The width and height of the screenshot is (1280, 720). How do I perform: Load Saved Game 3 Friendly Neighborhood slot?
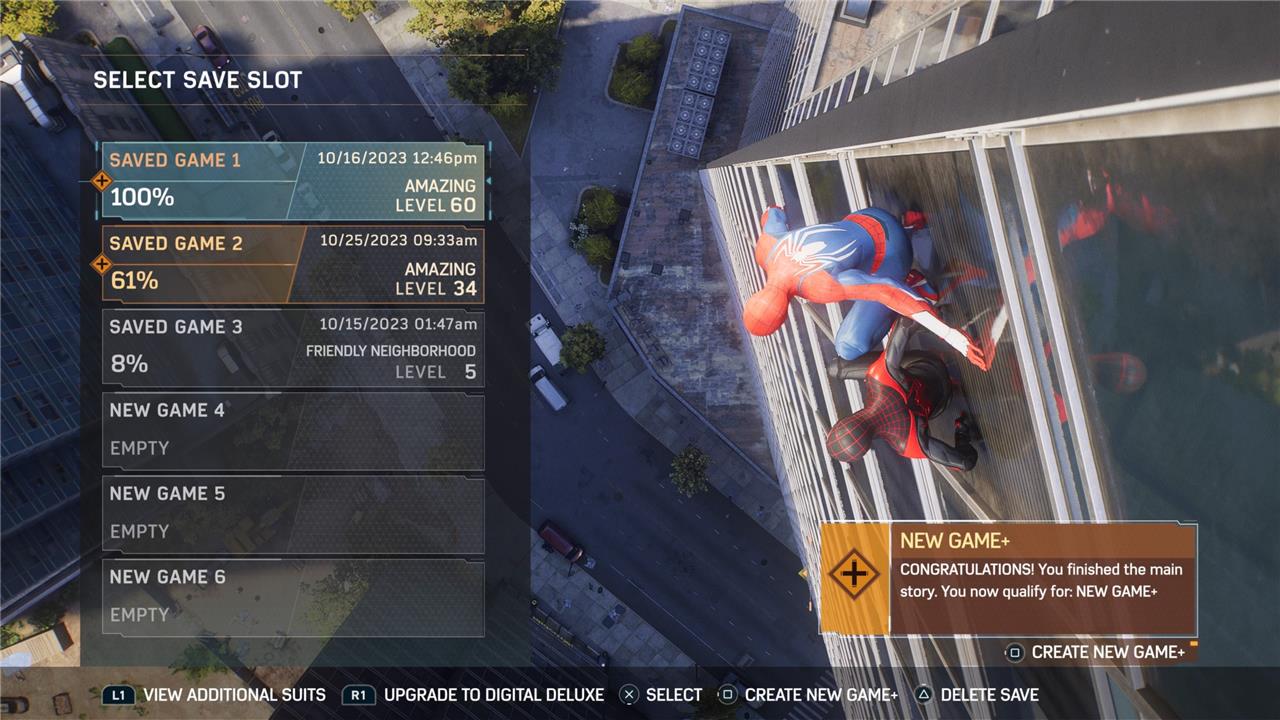tap(293, 348)
